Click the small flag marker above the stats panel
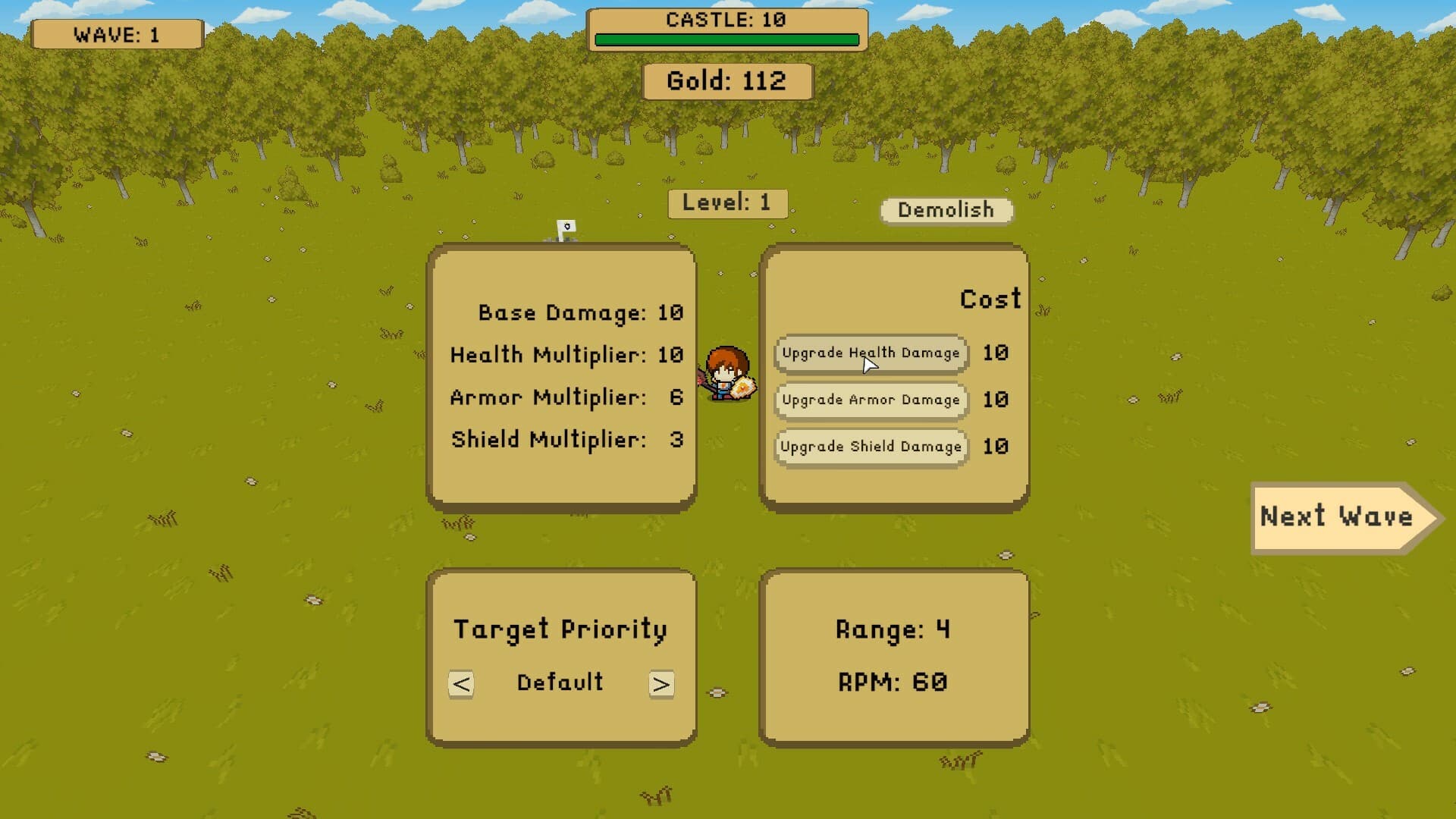Viewport: 1456px width, 819px height. tap(566, 226)
